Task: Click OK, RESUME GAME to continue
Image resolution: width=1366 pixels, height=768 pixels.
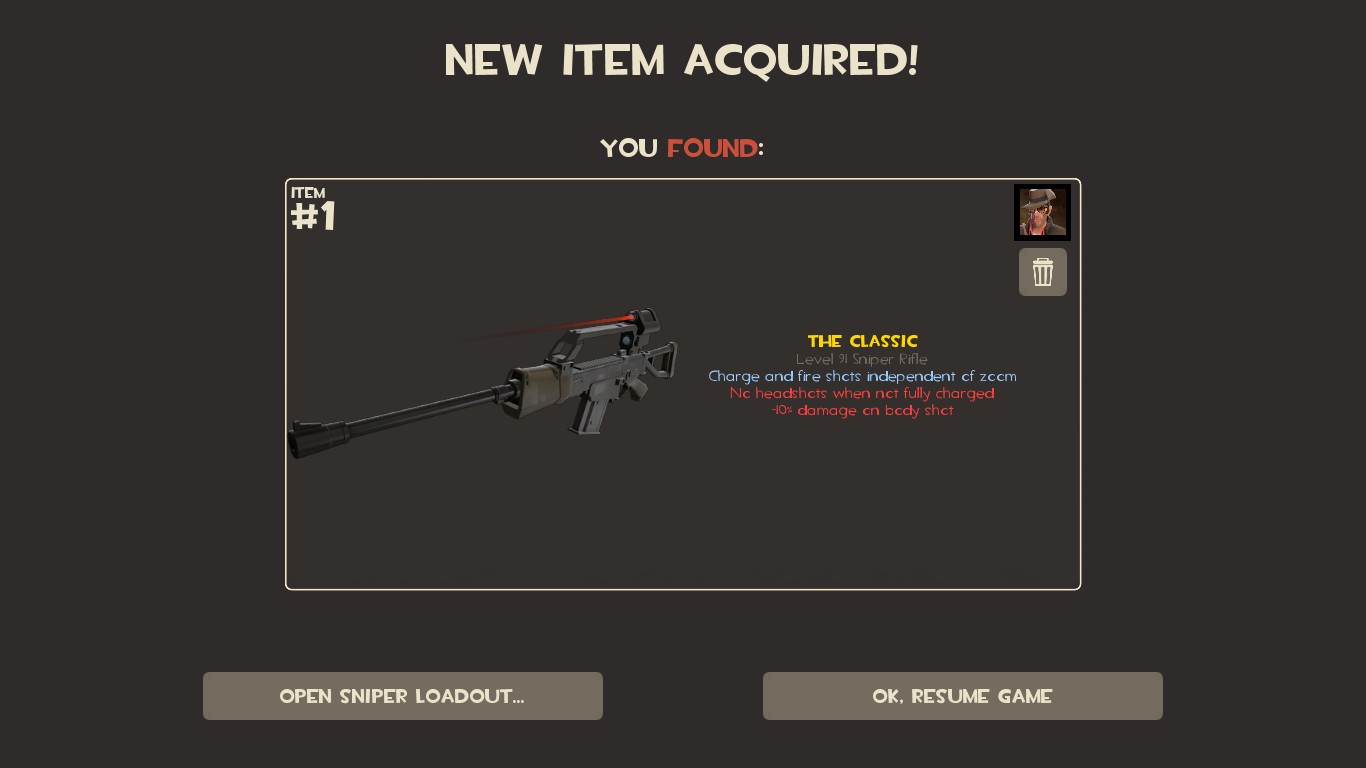Action: tap(962, 696)
